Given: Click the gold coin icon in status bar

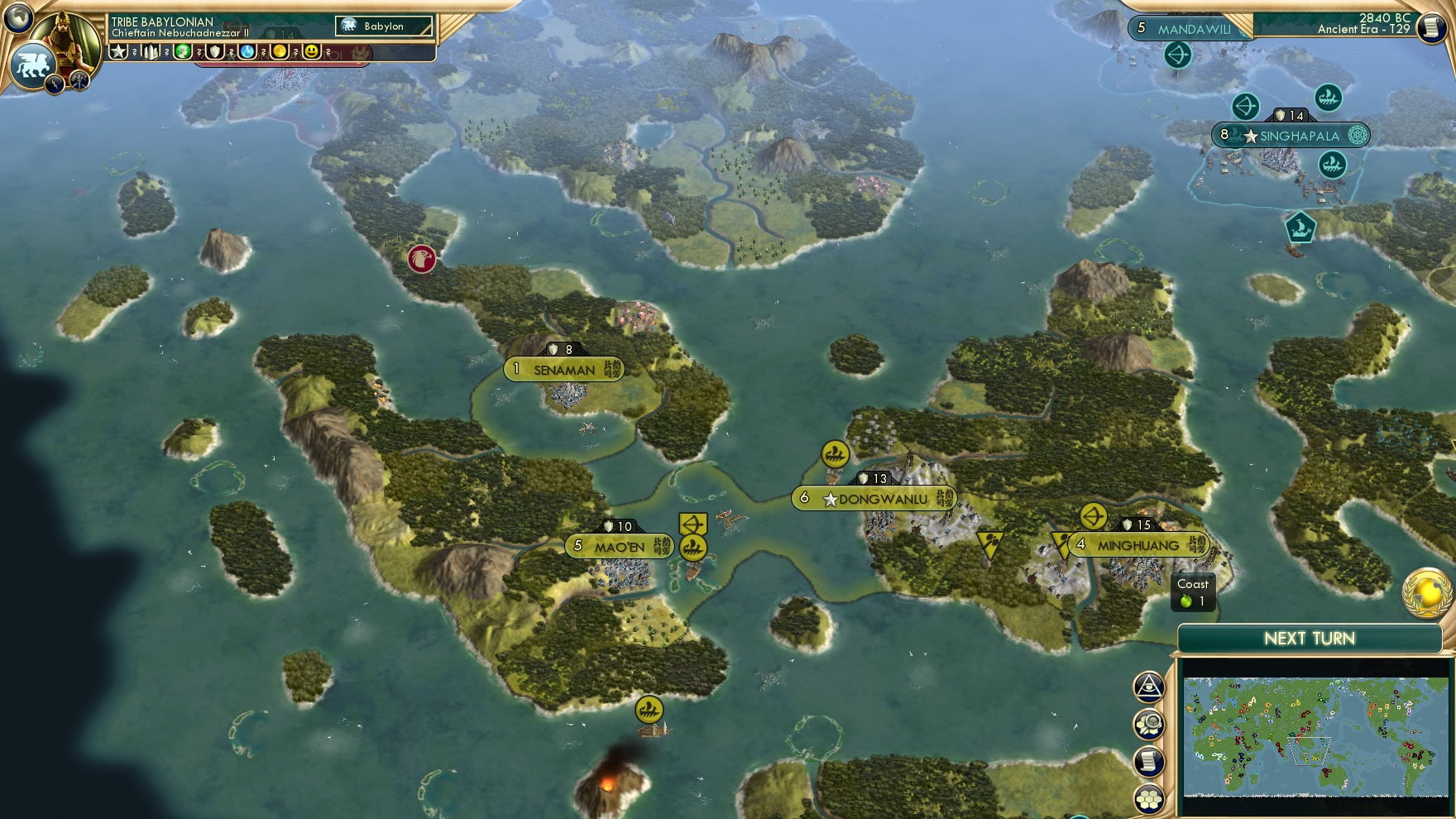Looking at the screenshot, I should 280,53.
